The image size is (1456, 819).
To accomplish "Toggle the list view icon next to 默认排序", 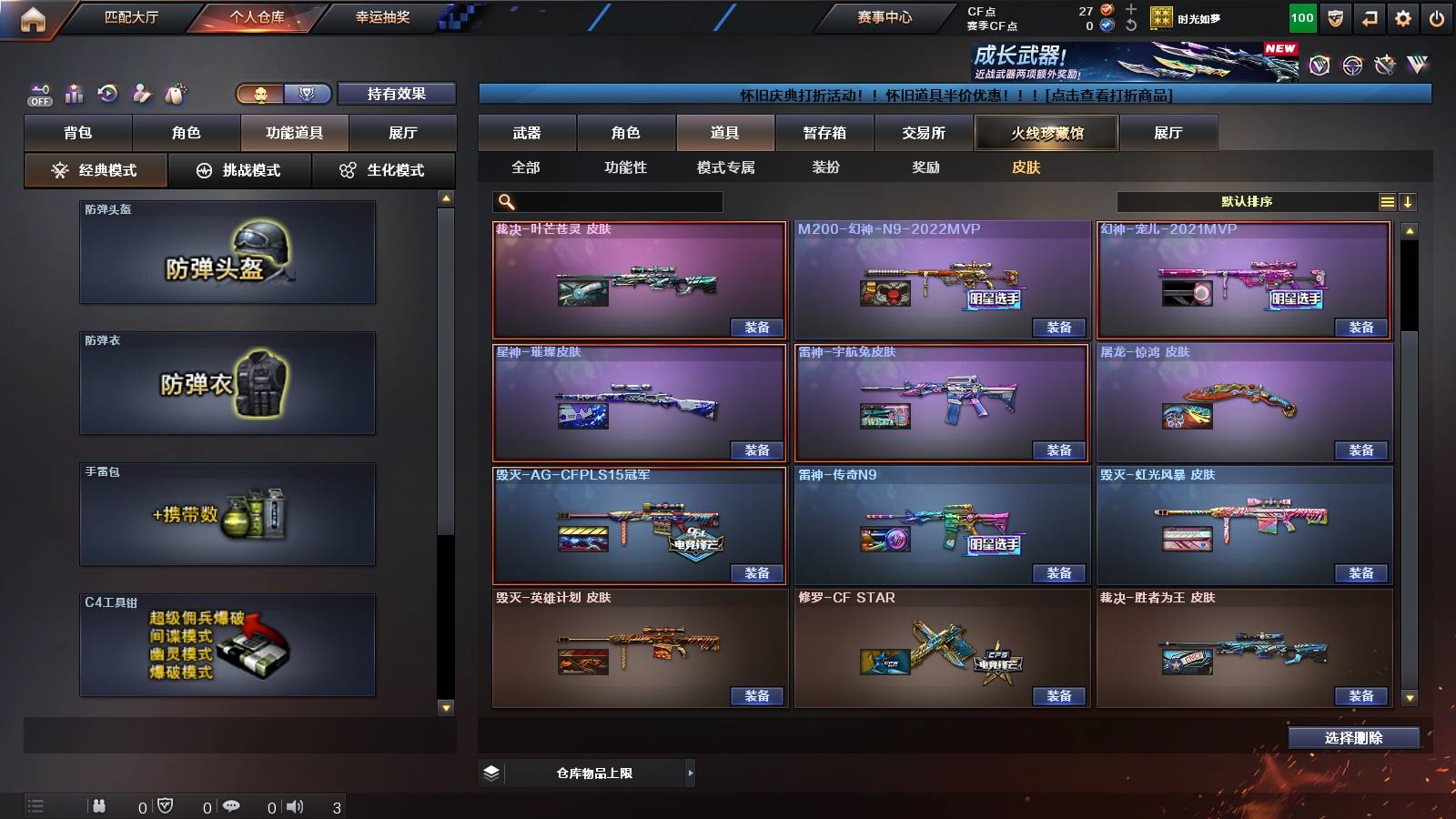I will (x=1387, y=200).
